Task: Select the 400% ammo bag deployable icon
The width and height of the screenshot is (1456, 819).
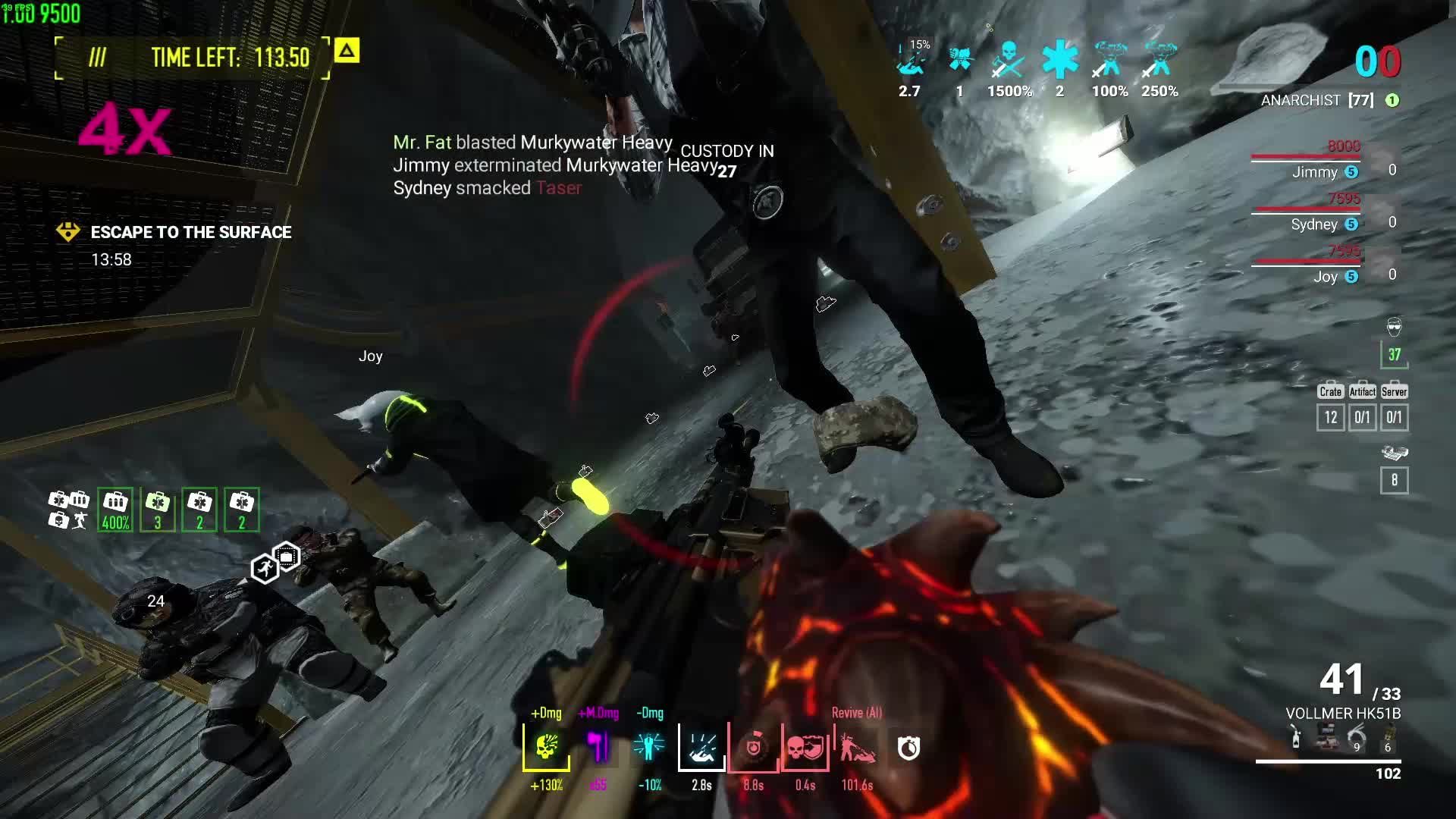Action: pos(115,509)
